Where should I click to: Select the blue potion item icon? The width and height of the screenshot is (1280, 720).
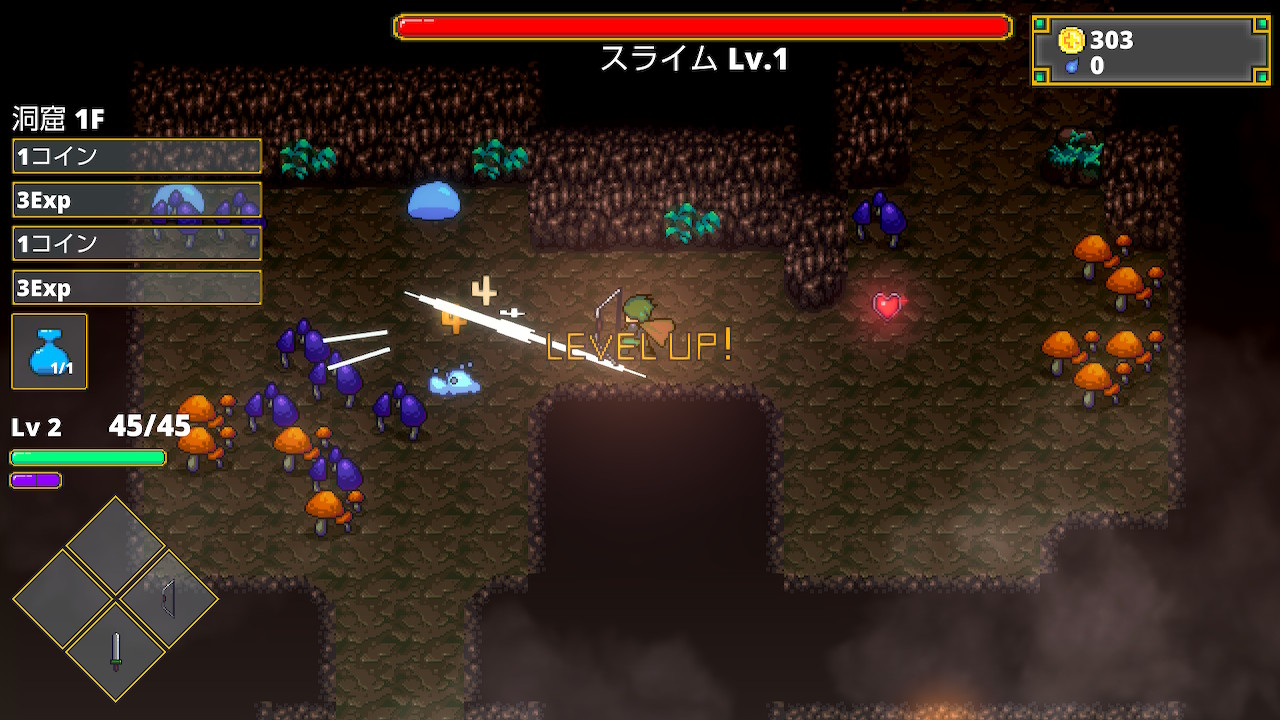pyautogui.click(x=49, y=351)
